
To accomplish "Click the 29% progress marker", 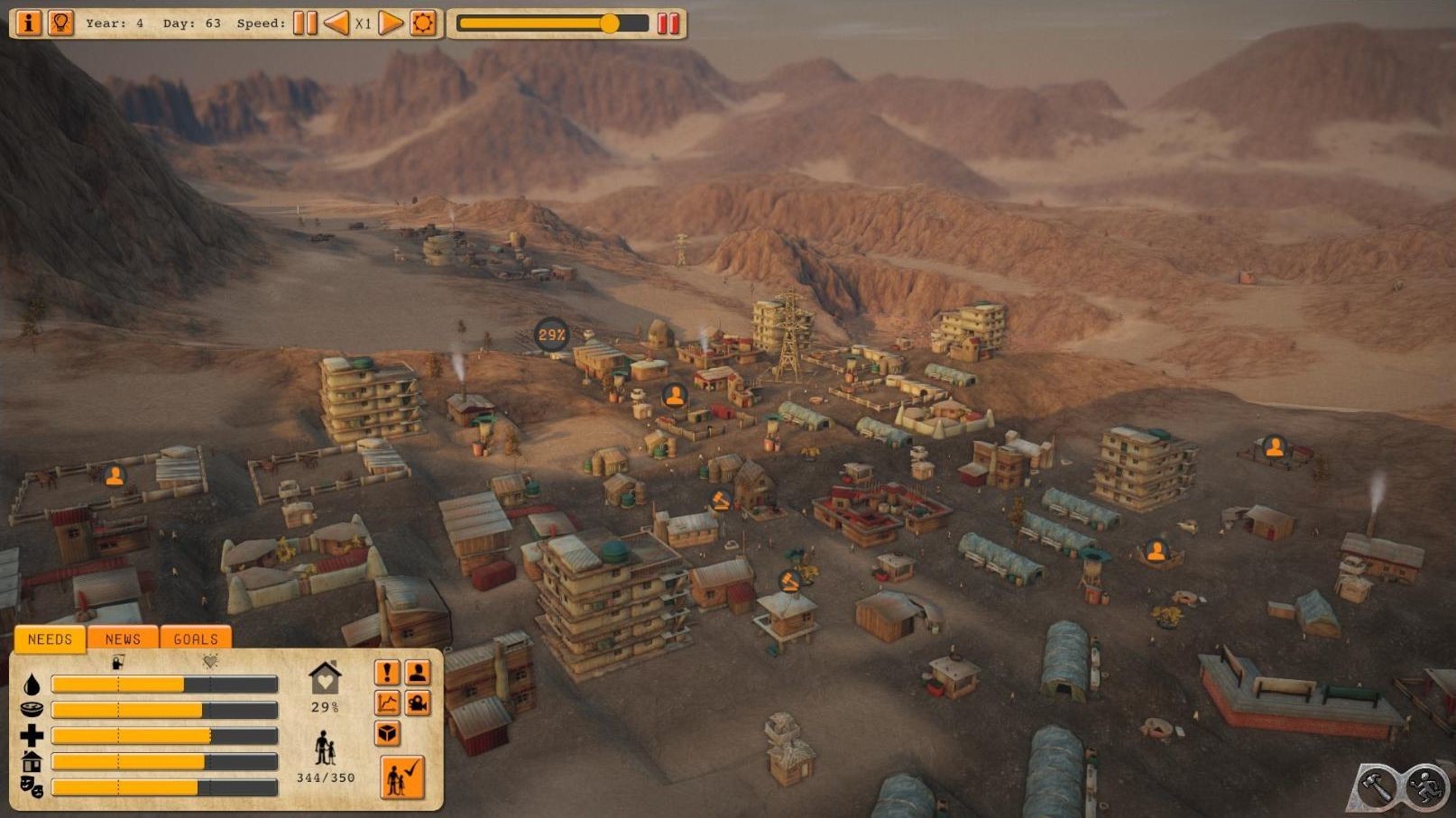I will (x=551, y=335).
